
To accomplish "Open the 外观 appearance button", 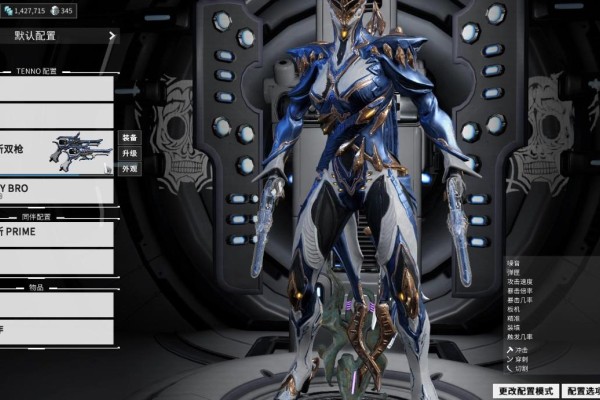I will point(129,169).
